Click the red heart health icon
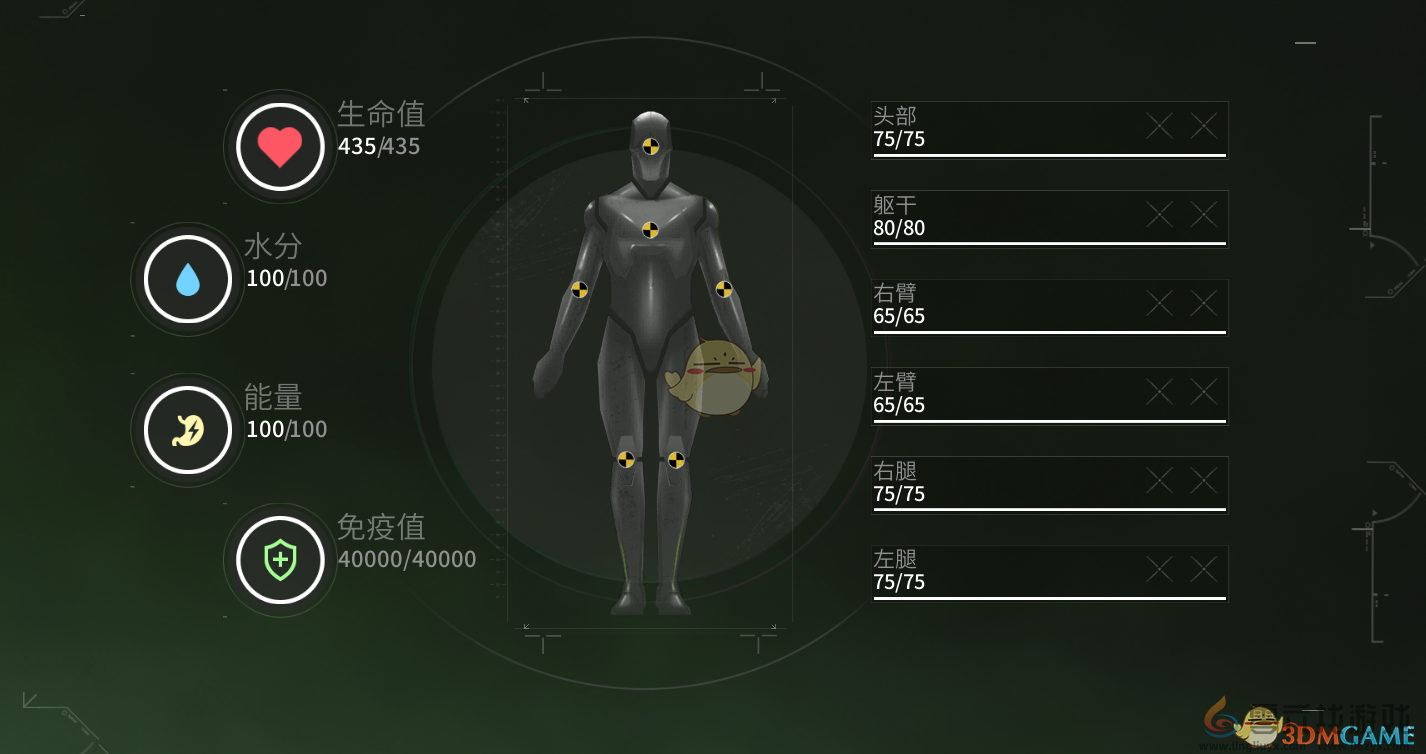The width and height of the screenshot is (1426, 754). [x=279, y=146]
